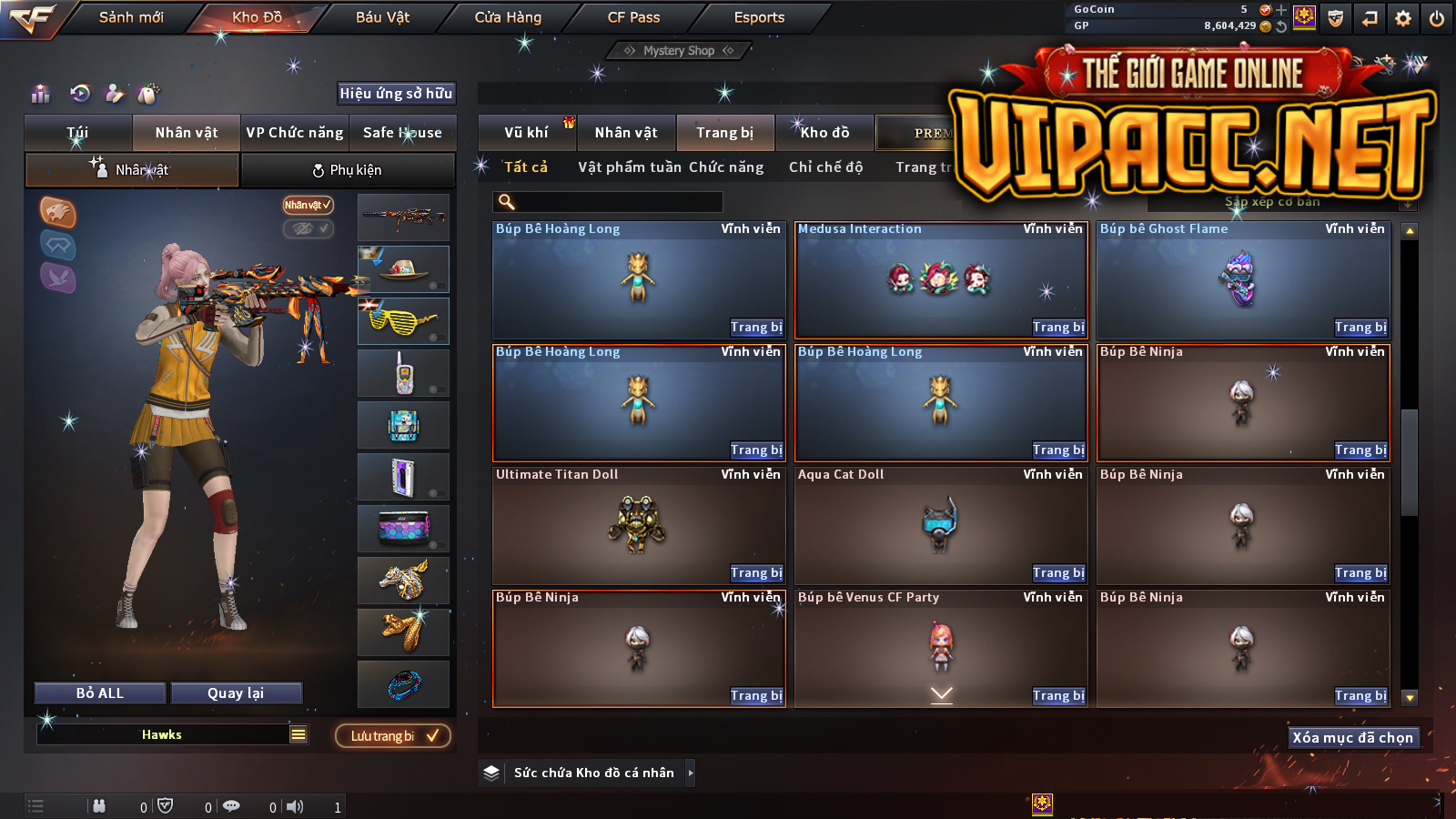Go to the CF Pass tab
The width and height of the screenshot is (1456, 819).
[633, 17]
